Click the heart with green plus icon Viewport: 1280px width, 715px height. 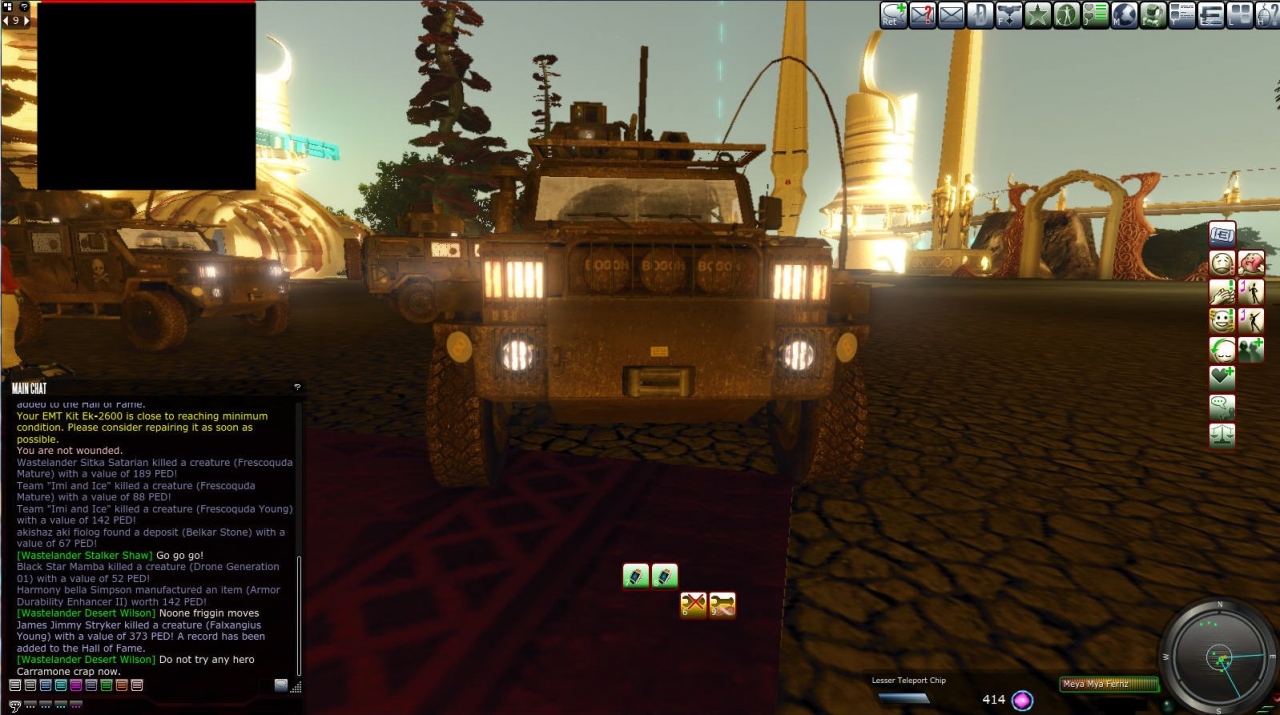pos(1222,378)
